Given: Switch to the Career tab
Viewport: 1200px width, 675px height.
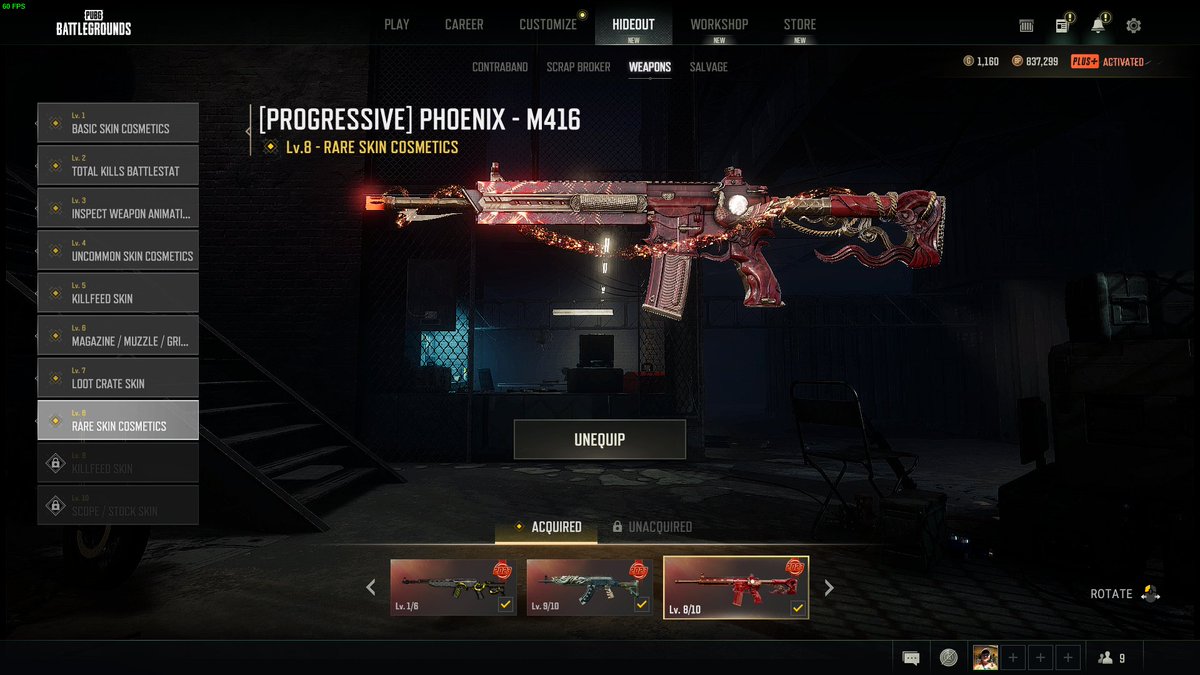Looking at the screenshot, I should pyautogui.click(x=464, y=24).
